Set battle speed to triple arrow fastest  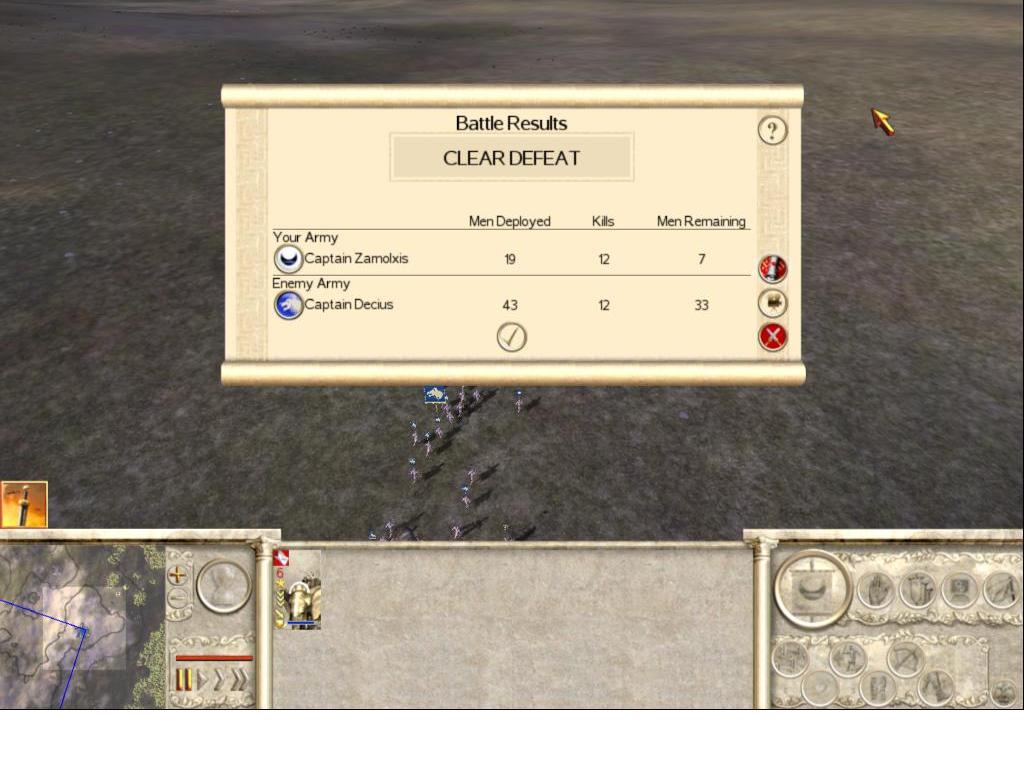click(x=239, y=681)
